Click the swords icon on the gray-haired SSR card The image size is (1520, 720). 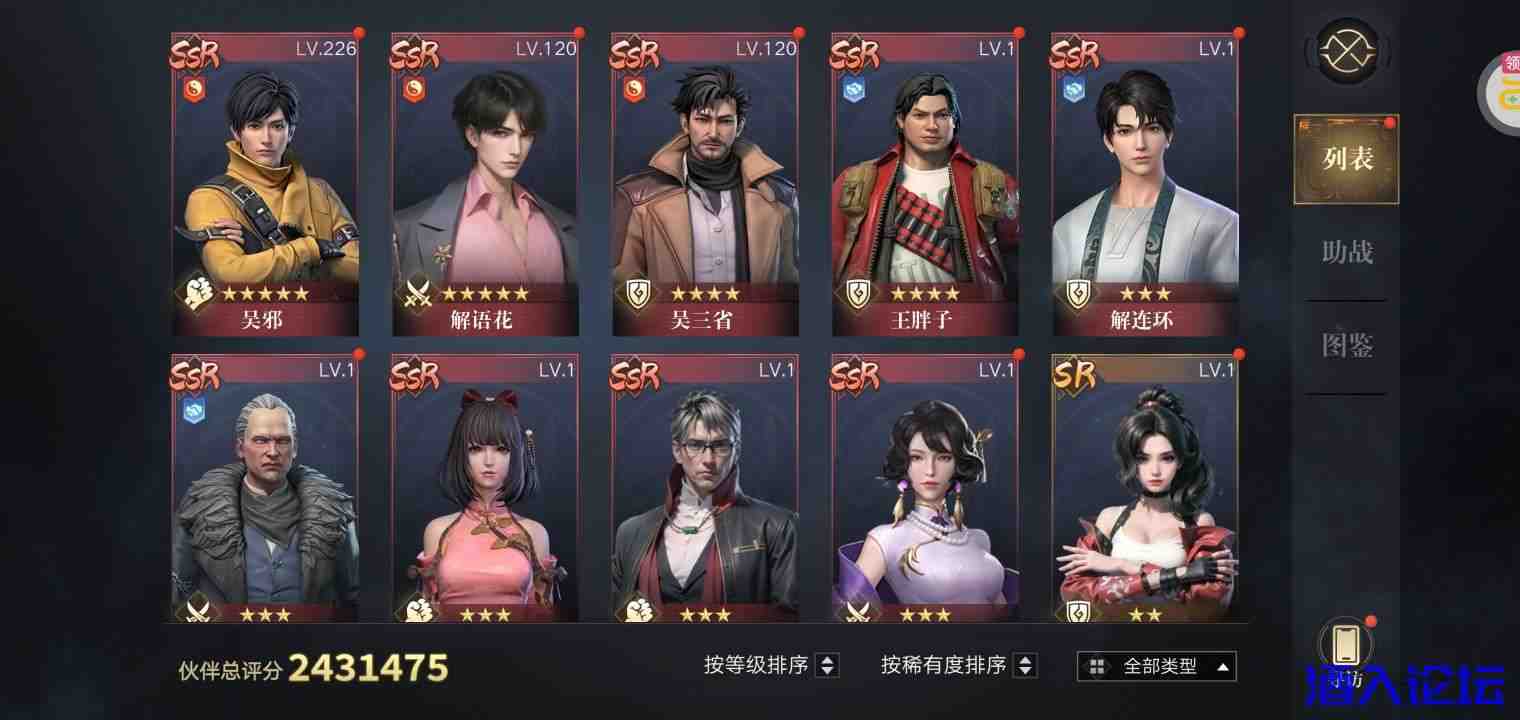(x=200, y=613)
